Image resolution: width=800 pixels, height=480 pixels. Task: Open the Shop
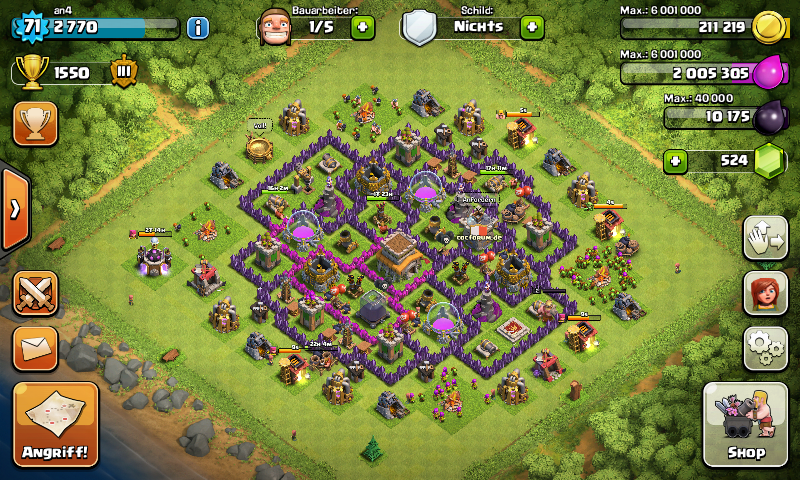(x=746, y=424)
